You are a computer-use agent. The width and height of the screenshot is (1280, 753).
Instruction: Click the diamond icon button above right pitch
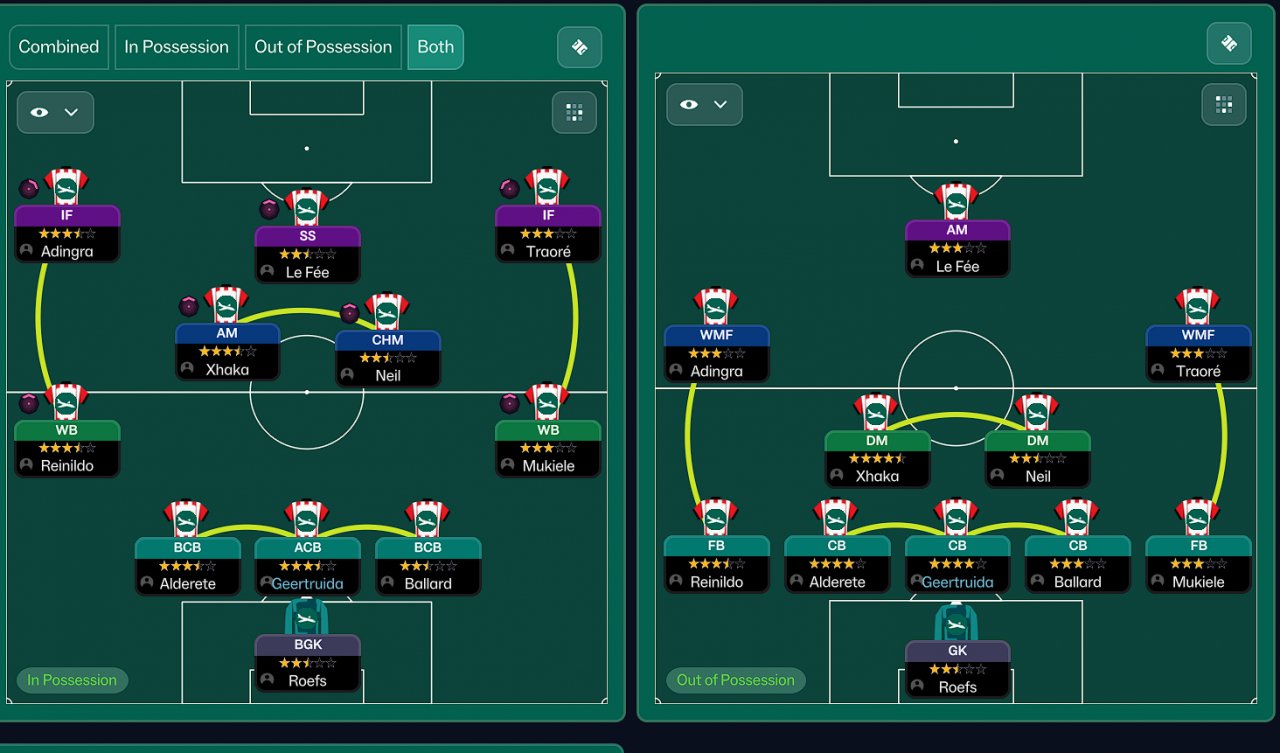coord(1229,43)
